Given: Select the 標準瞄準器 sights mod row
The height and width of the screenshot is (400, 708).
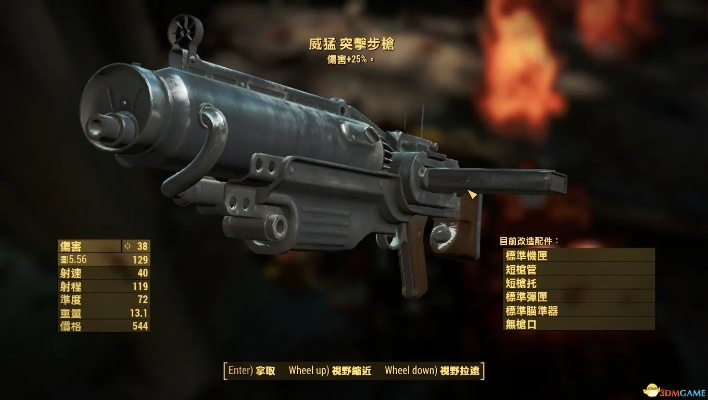Looking at the screenshot, I should click(x=578, y=312).
